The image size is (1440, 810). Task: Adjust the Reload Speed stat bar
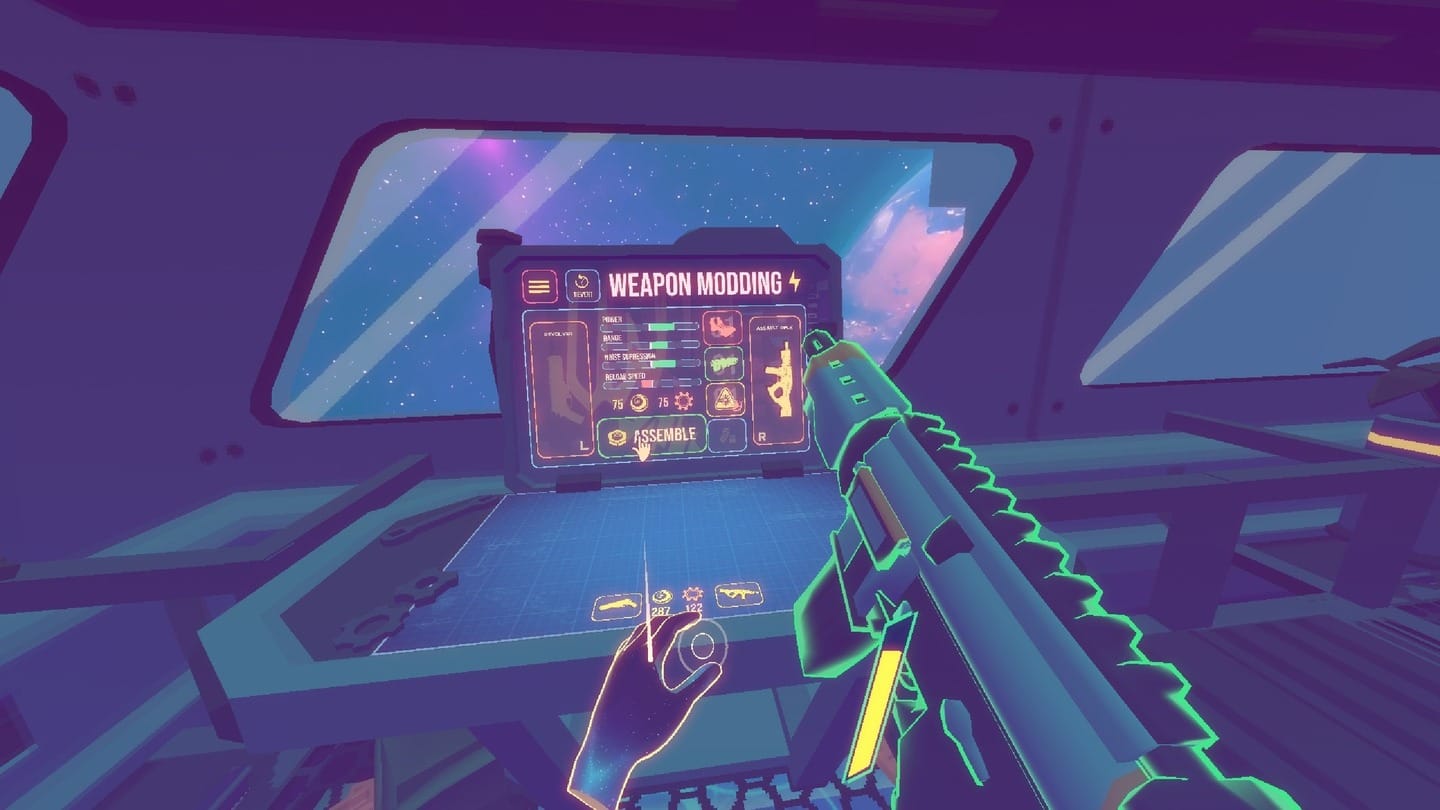648,382
